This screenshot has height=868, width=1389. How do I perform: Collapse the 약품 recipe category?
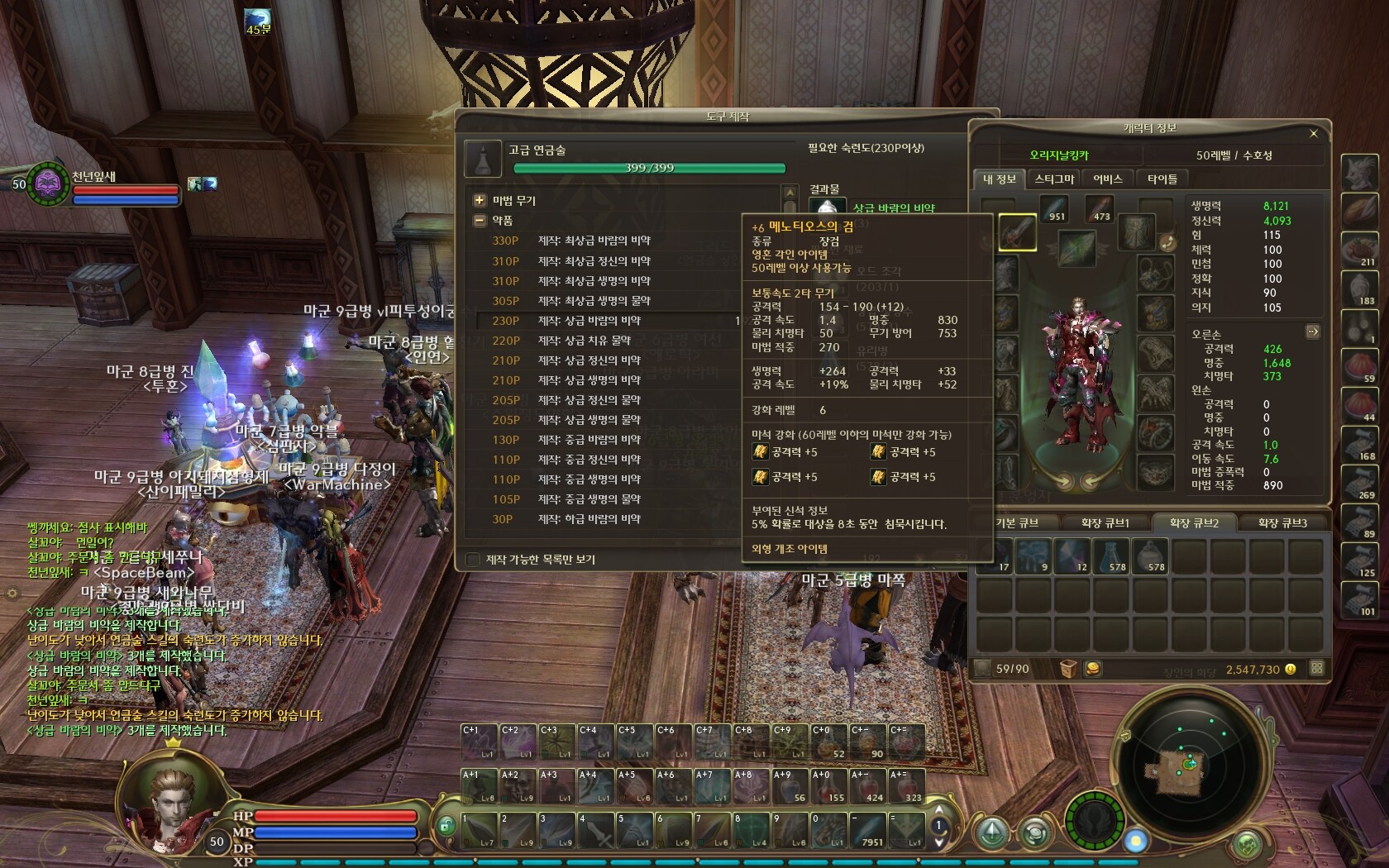[x=480, y=221]
